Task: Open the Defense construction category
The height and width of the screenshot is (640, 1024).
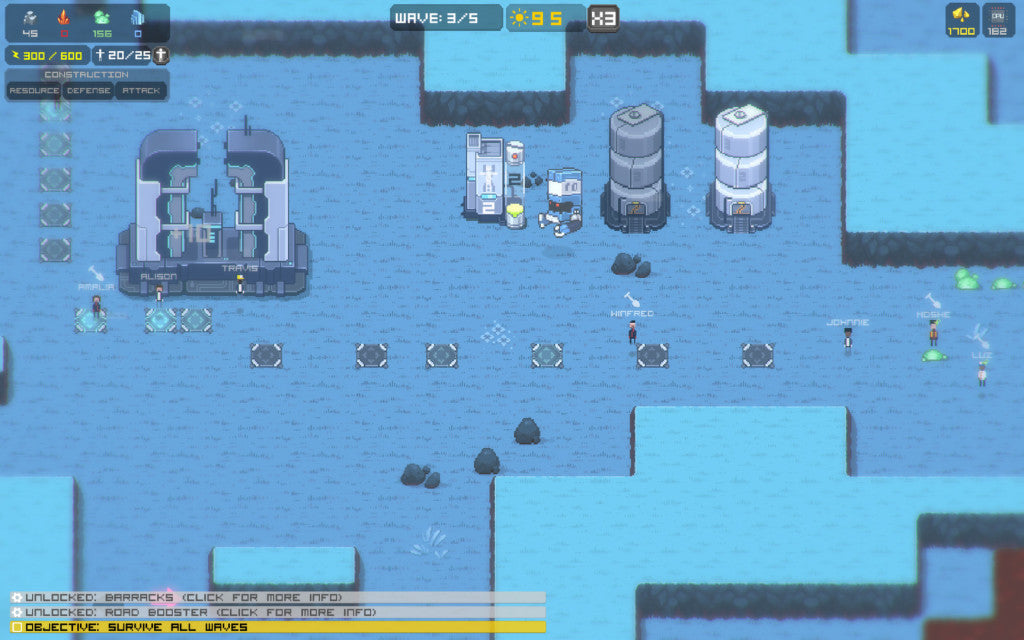Action: [x=88, y=90]
